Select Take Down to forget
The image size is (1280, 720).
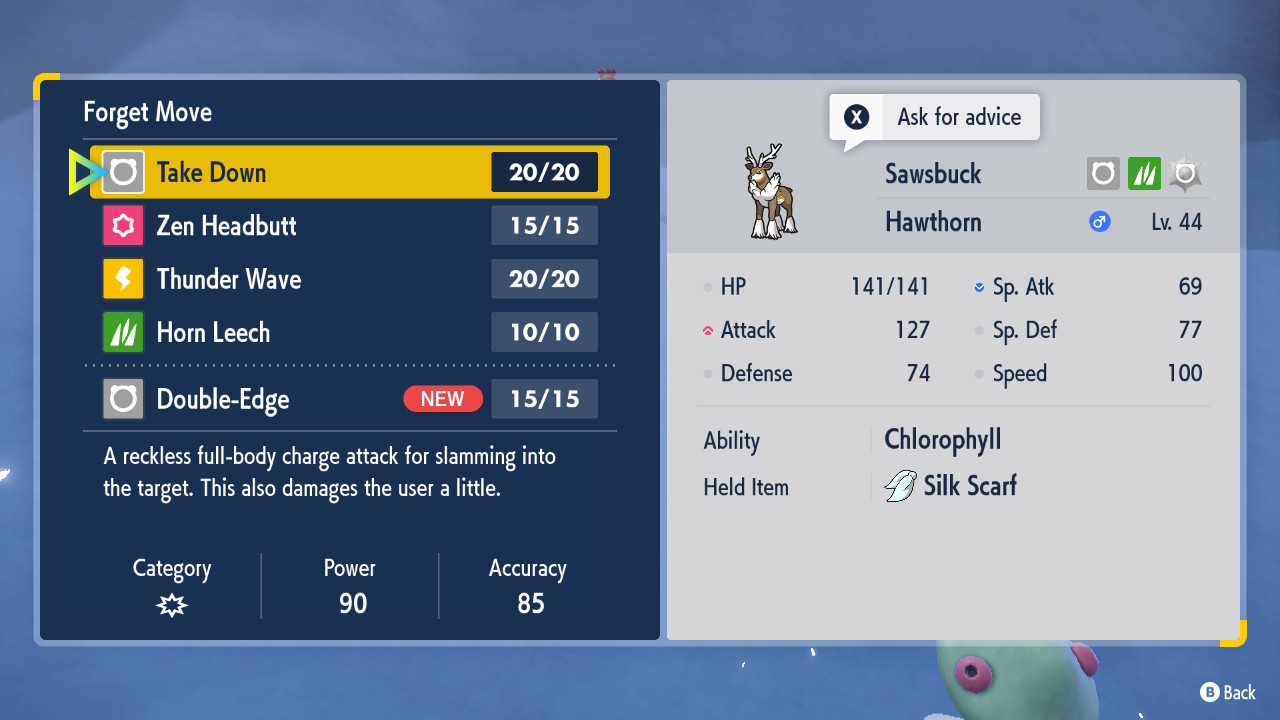pyautogui.click(x=350, y=172)
